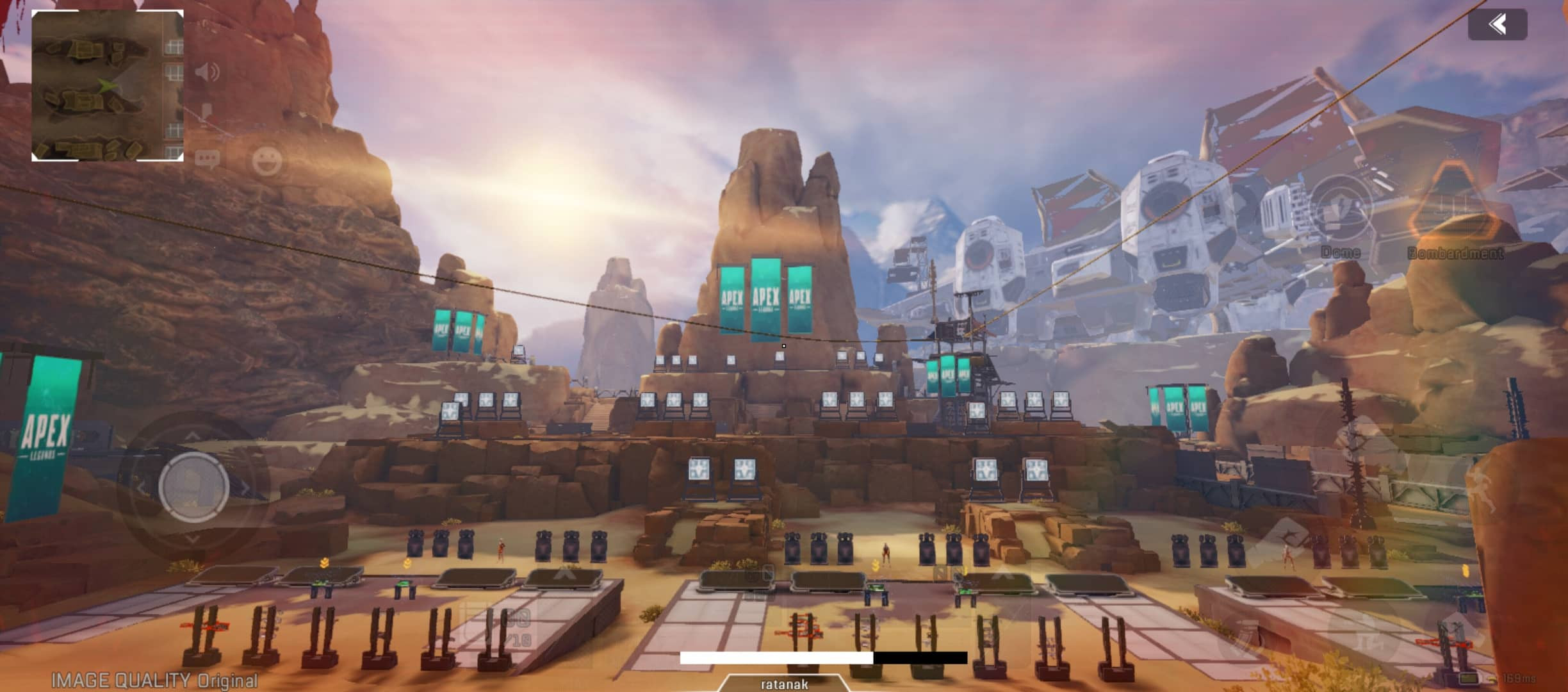Open the minimap
Screen dimensions: 1568x692
point(108,85)
